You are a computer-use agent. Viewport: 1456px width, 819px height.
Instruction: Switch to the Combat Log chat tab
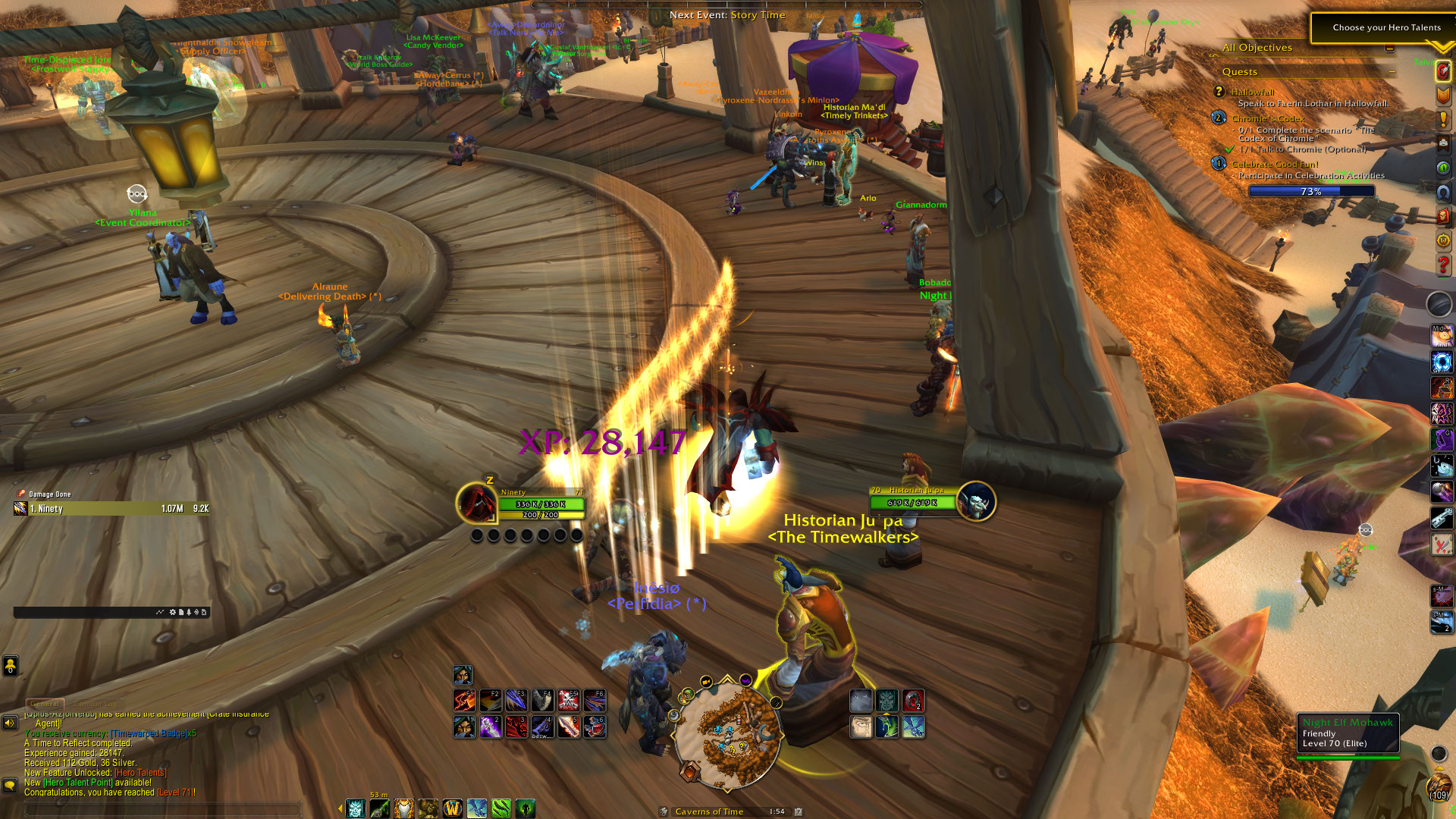coord(96,704)
